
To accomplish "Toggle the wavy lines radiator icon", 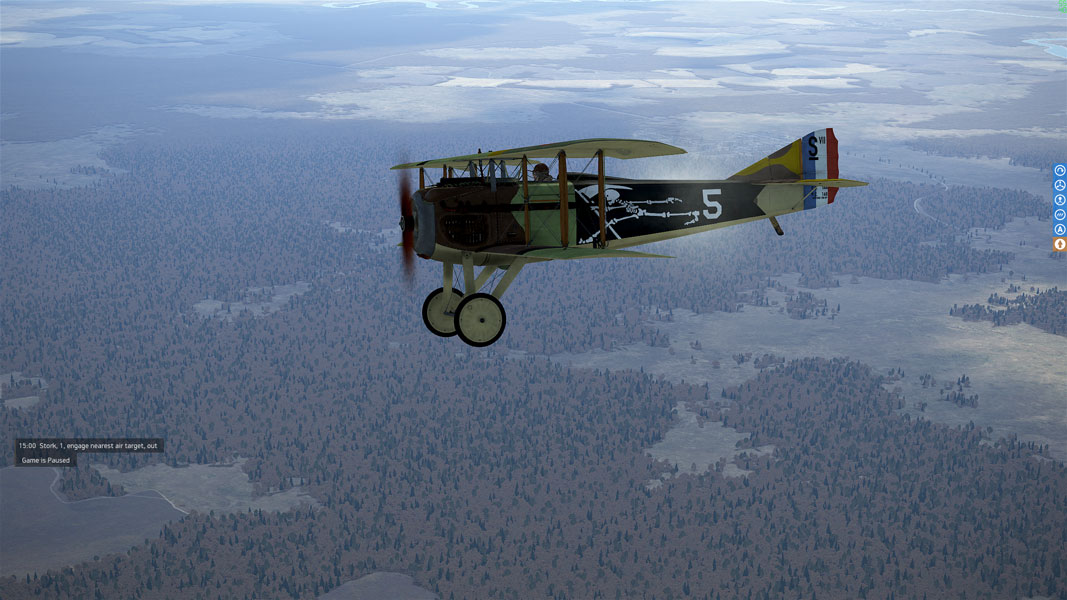I will click(x=1060, y=215).
